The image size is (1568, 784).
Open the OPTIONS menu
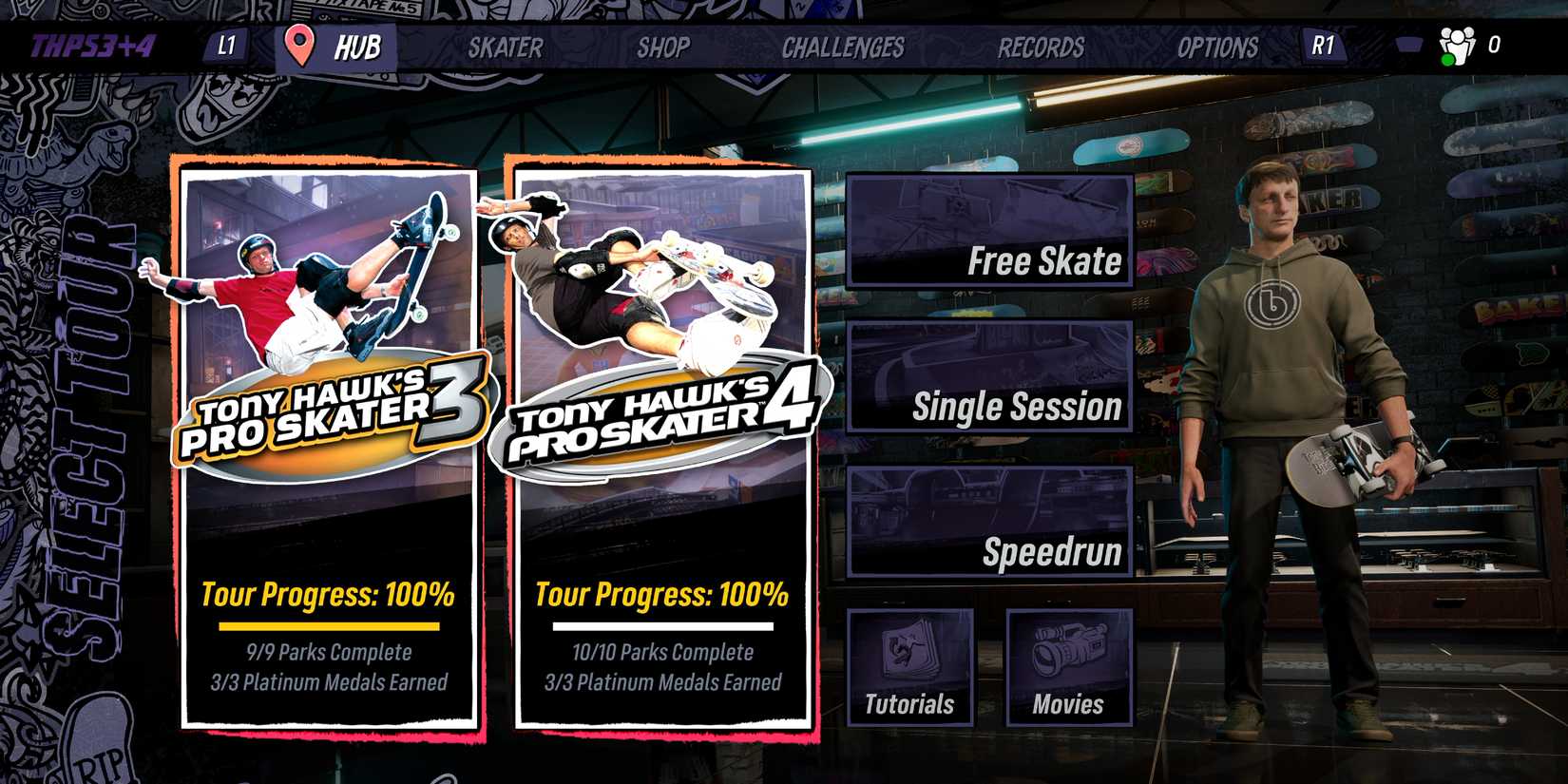1219,48
